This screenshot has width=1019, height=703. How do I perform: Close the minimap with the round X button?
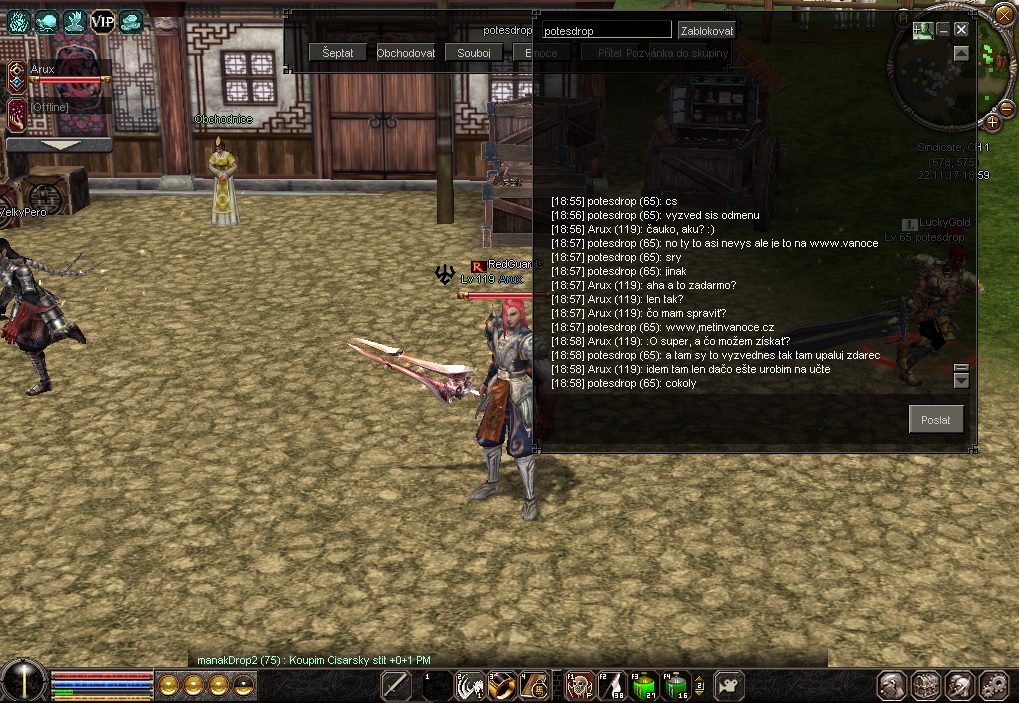click(1005, 12)
